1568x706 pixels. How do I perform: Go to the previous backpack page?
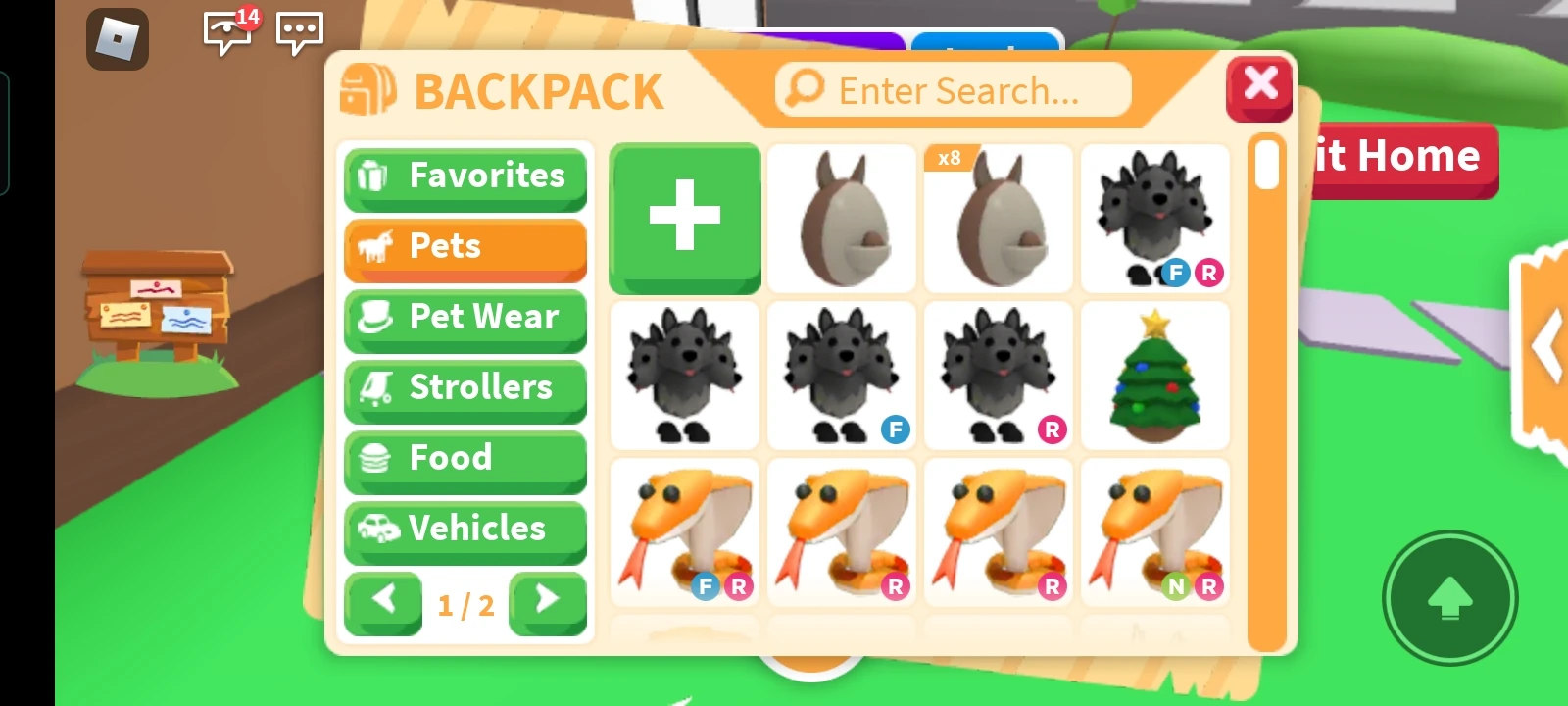(x=383, y=601)
